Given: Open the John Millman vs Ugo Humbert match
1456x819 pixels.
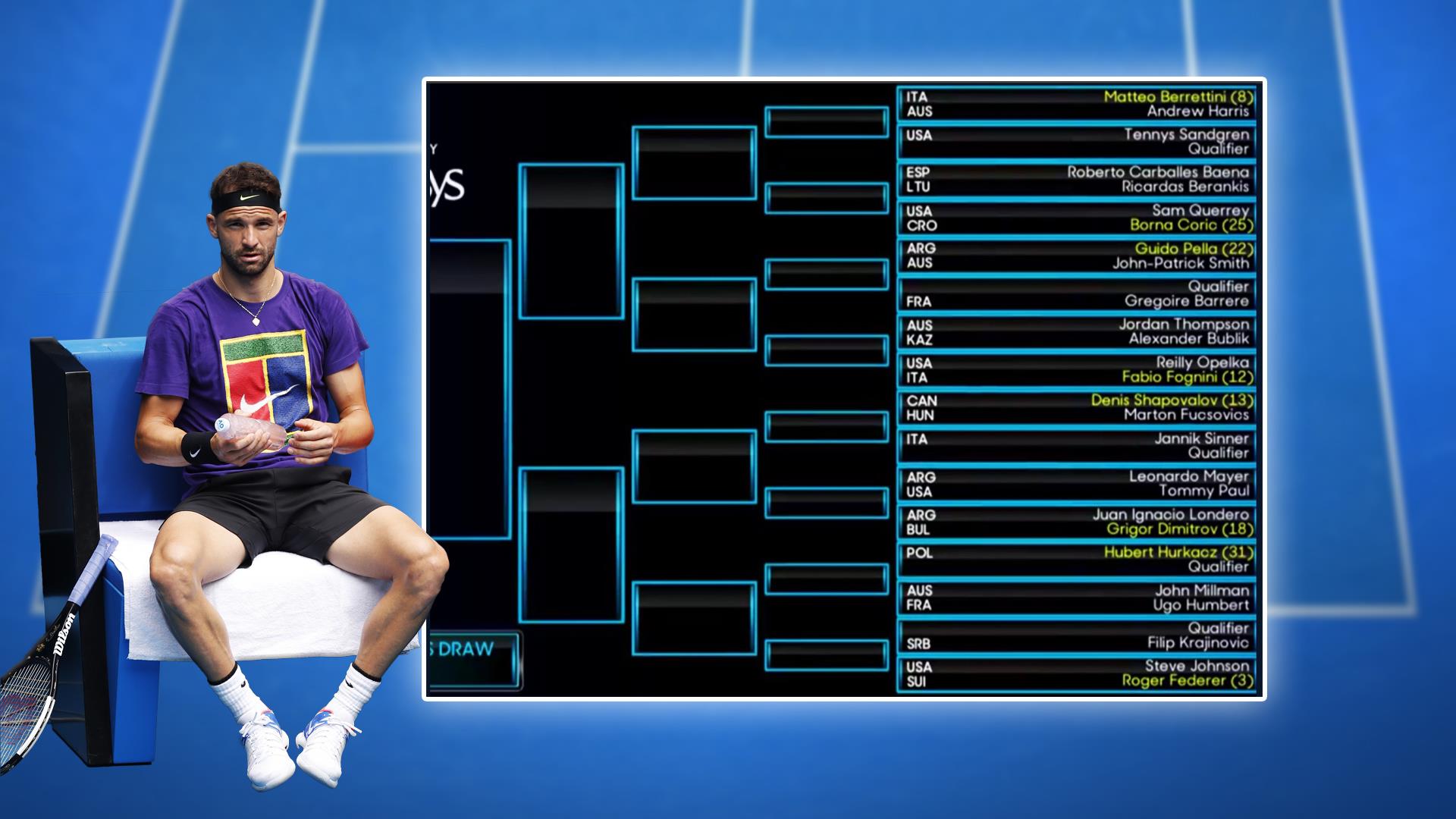Looking at the screenshot, I should [1076, 598].
